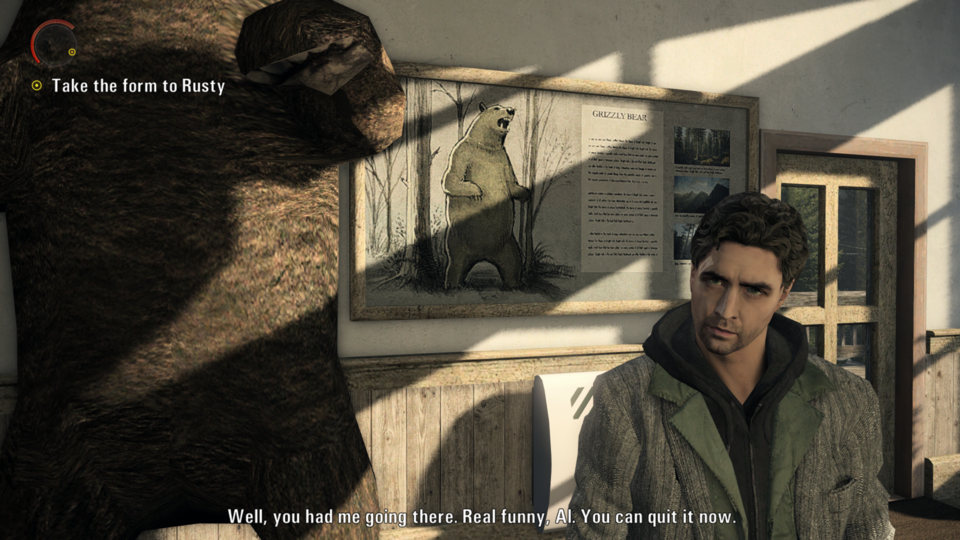Click the circular compass radar gauge
The image size is (960, 540).
(x=53, y=43)
